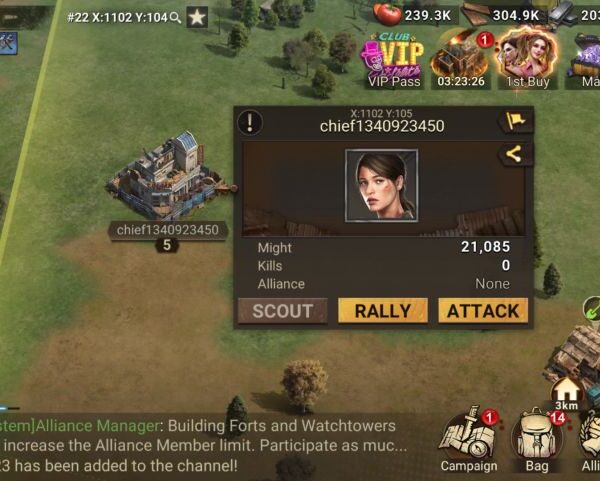The width and height of the screenshot is (600, 481).
Task: Scout chief1340923450's base
Action: coord(282,311)
